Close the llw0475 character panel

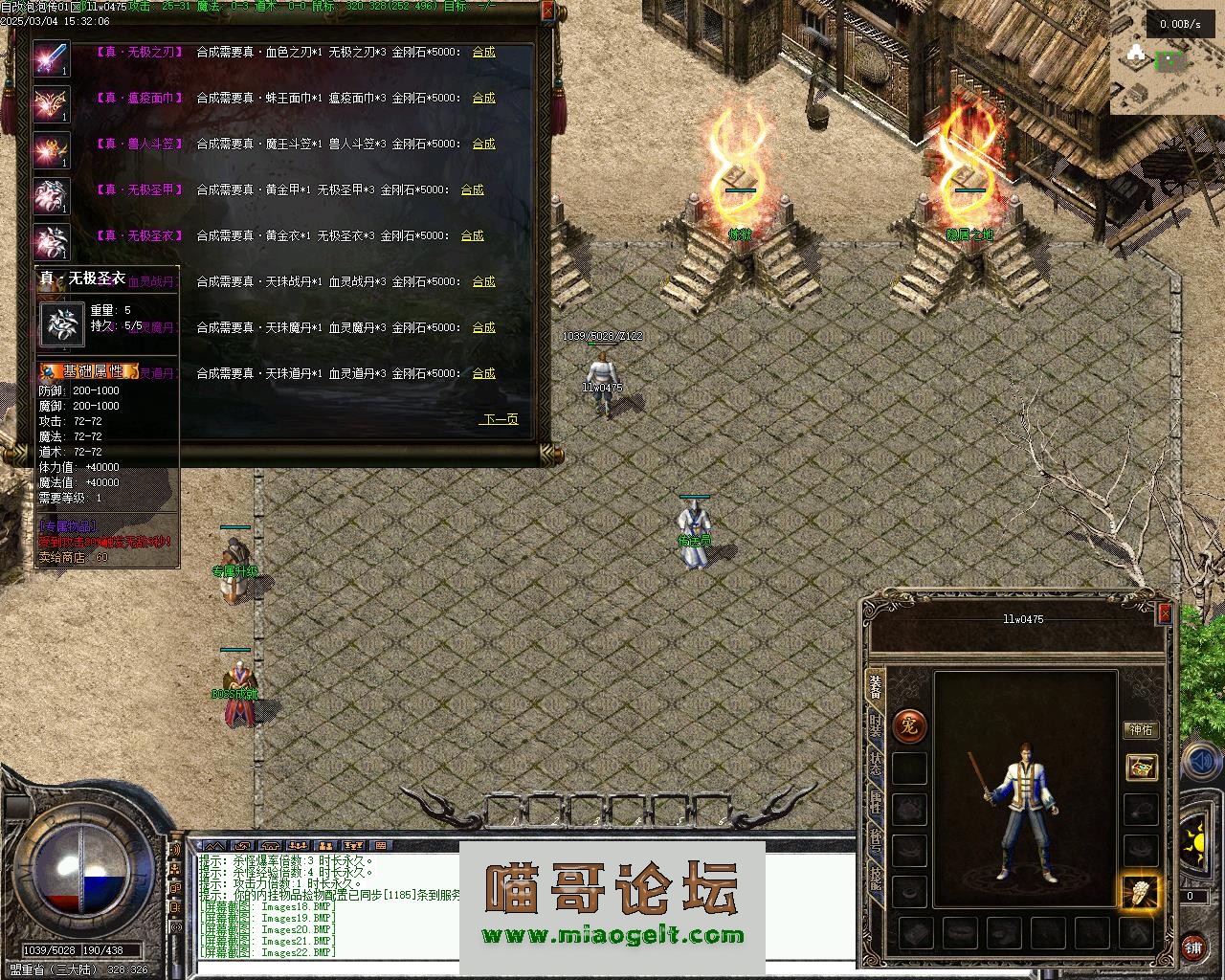[x=1165, y=613]
